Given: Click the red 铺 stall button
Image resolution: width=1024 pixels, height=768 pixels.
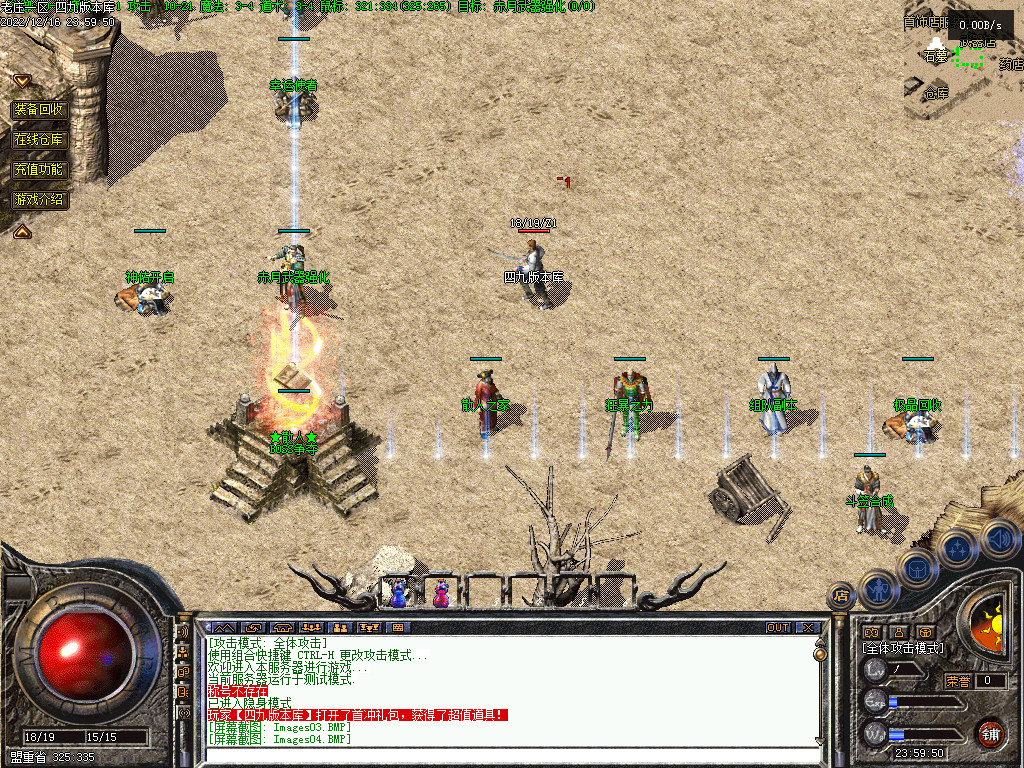Looking at the screenshot, I should point(990,733).
